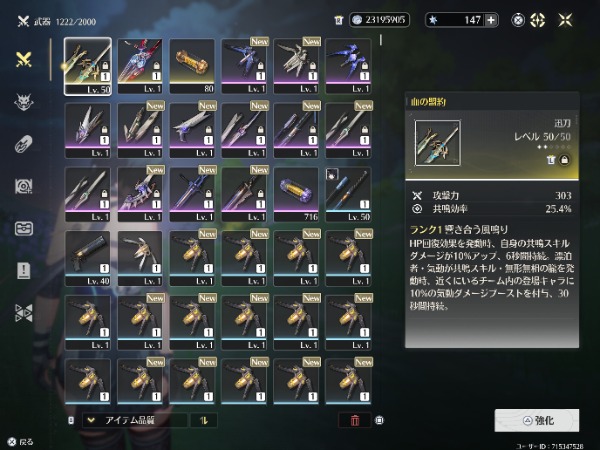The image size is (600, 450).
Task: Click the 戻る back button
Action: click(x=20, y=440)
